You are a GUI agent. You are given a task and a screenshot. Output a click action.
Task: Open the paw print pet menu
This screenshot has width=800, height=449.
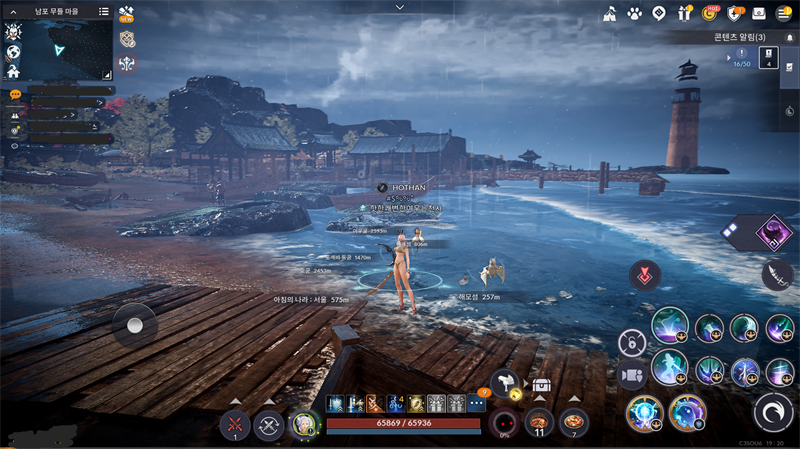pyautogui.click(x=634, y=13)
